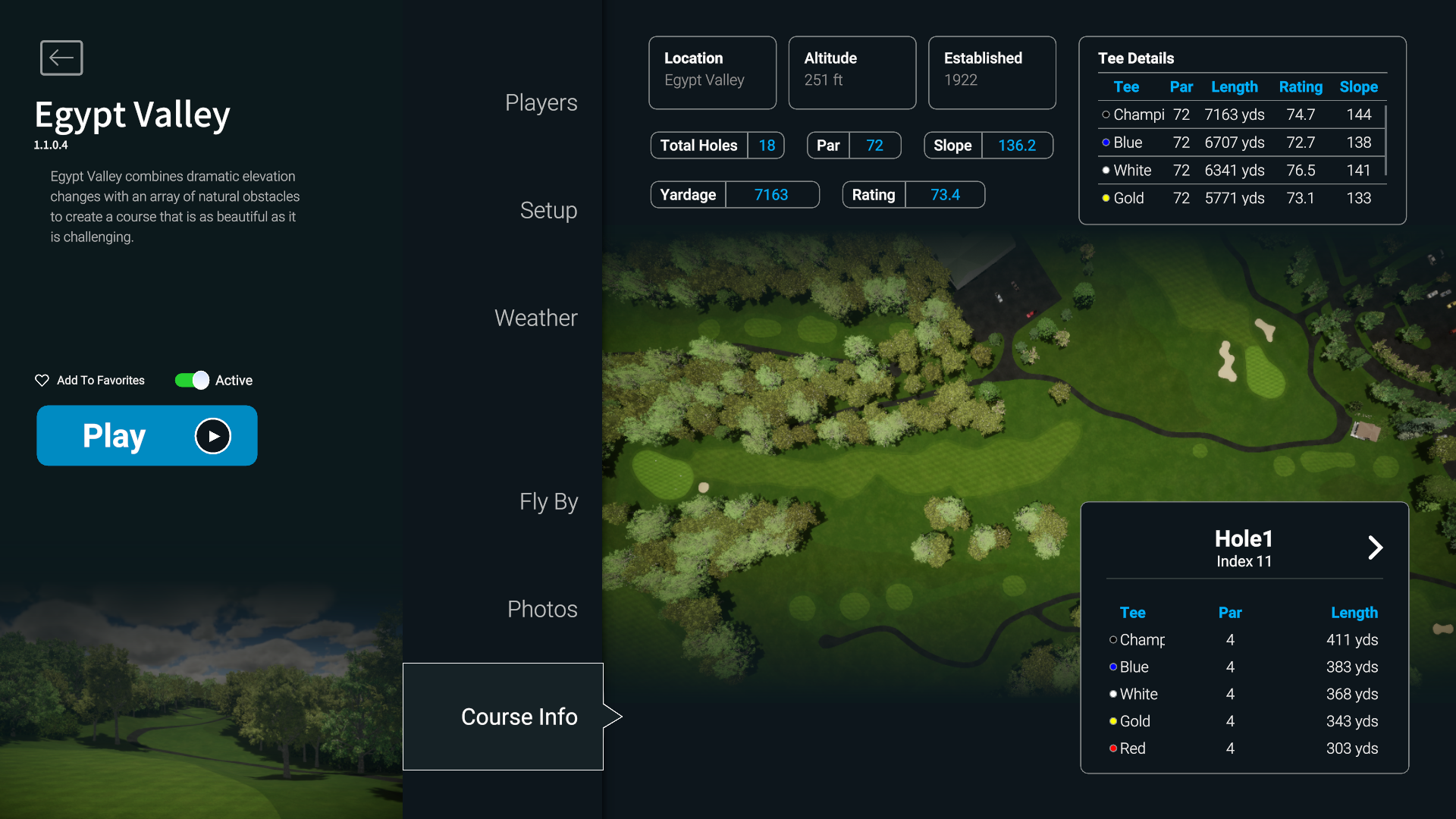Image resolution: width=1456 pixels, height=819 pixels.
Task: Show the course Photos
Action: coord(542,609)
